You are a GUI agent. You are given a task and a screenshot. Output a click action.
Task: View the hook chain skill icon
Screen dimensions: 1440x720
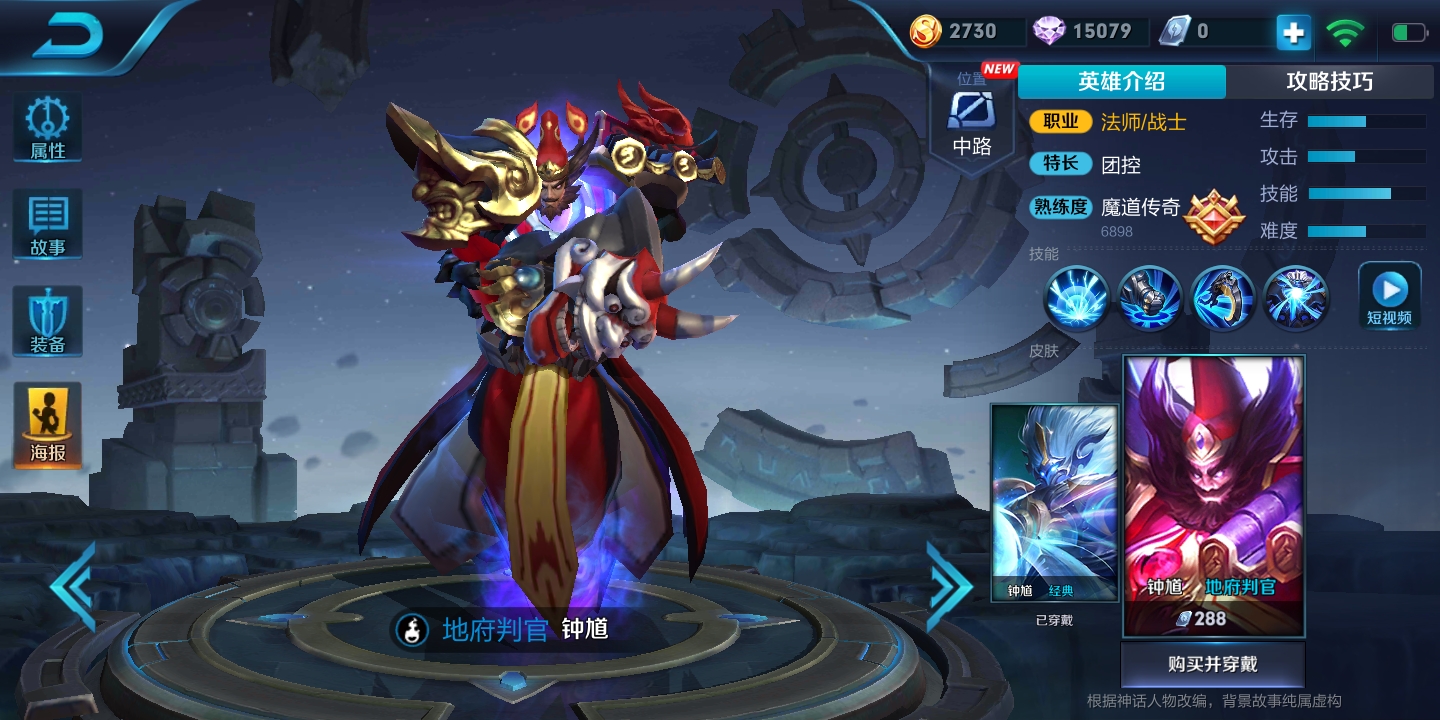click(x=1223, y=298)
